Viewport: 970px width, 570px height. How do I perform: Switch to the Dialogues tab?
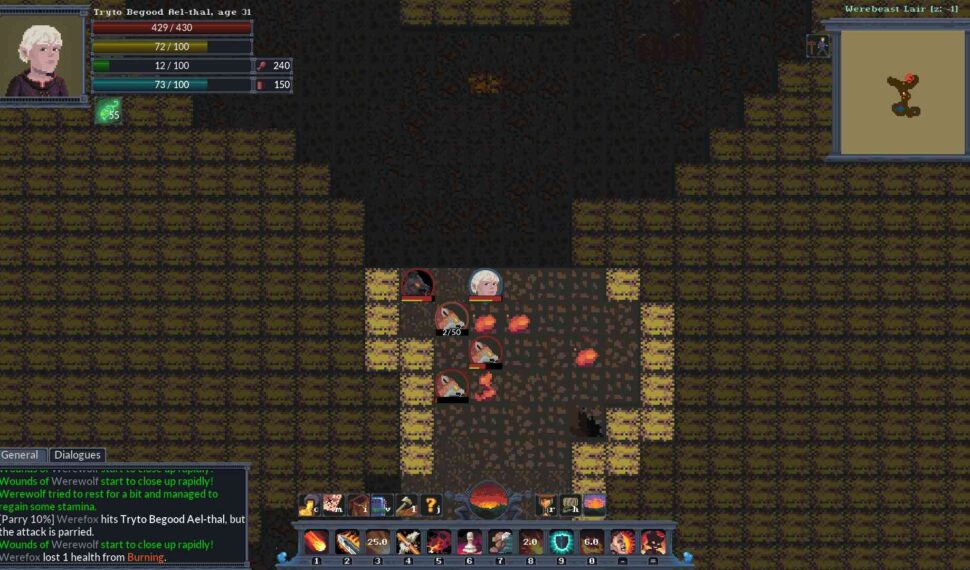(77, 455)
